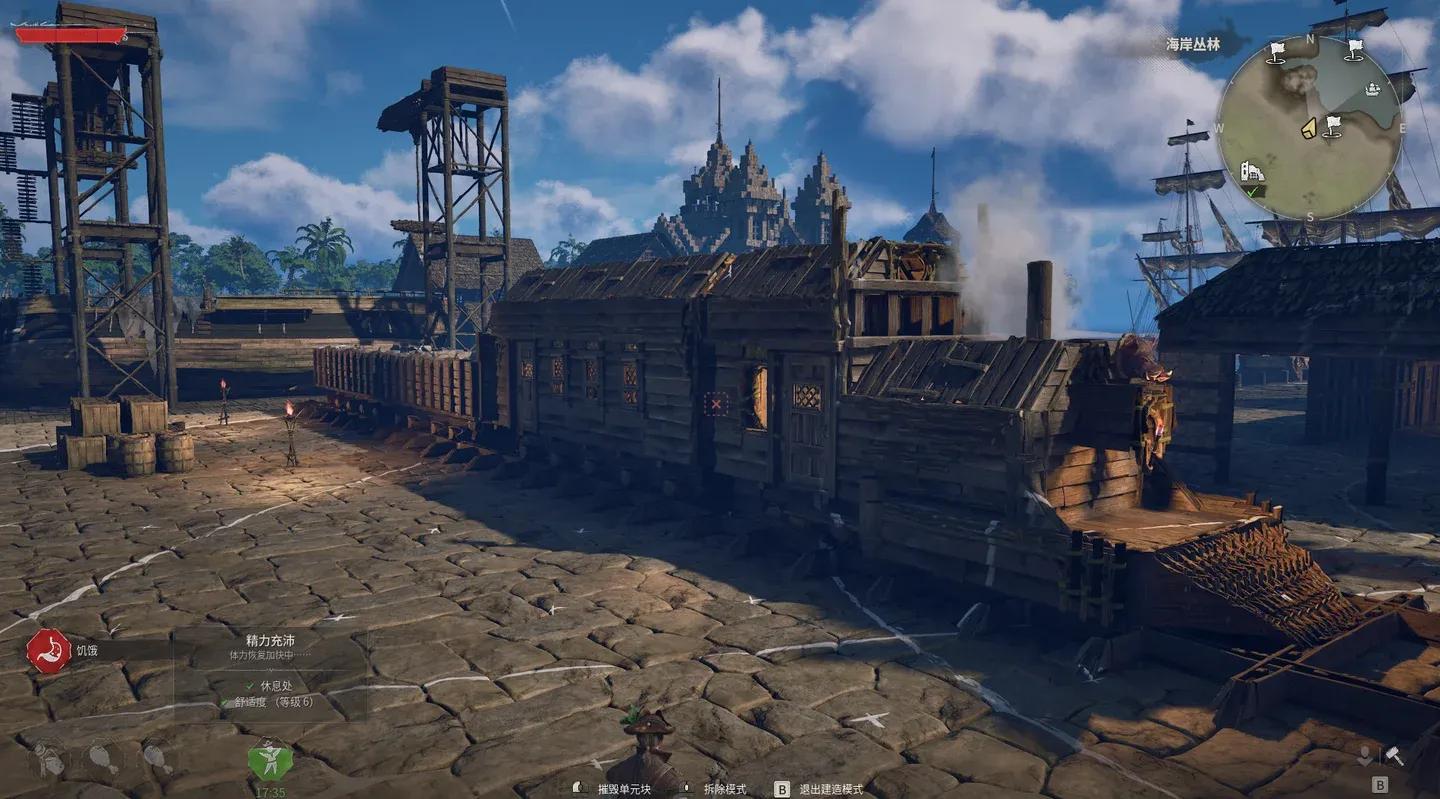
Task: Select the hammer build icon at bottom right
Action: point(1394,756)
